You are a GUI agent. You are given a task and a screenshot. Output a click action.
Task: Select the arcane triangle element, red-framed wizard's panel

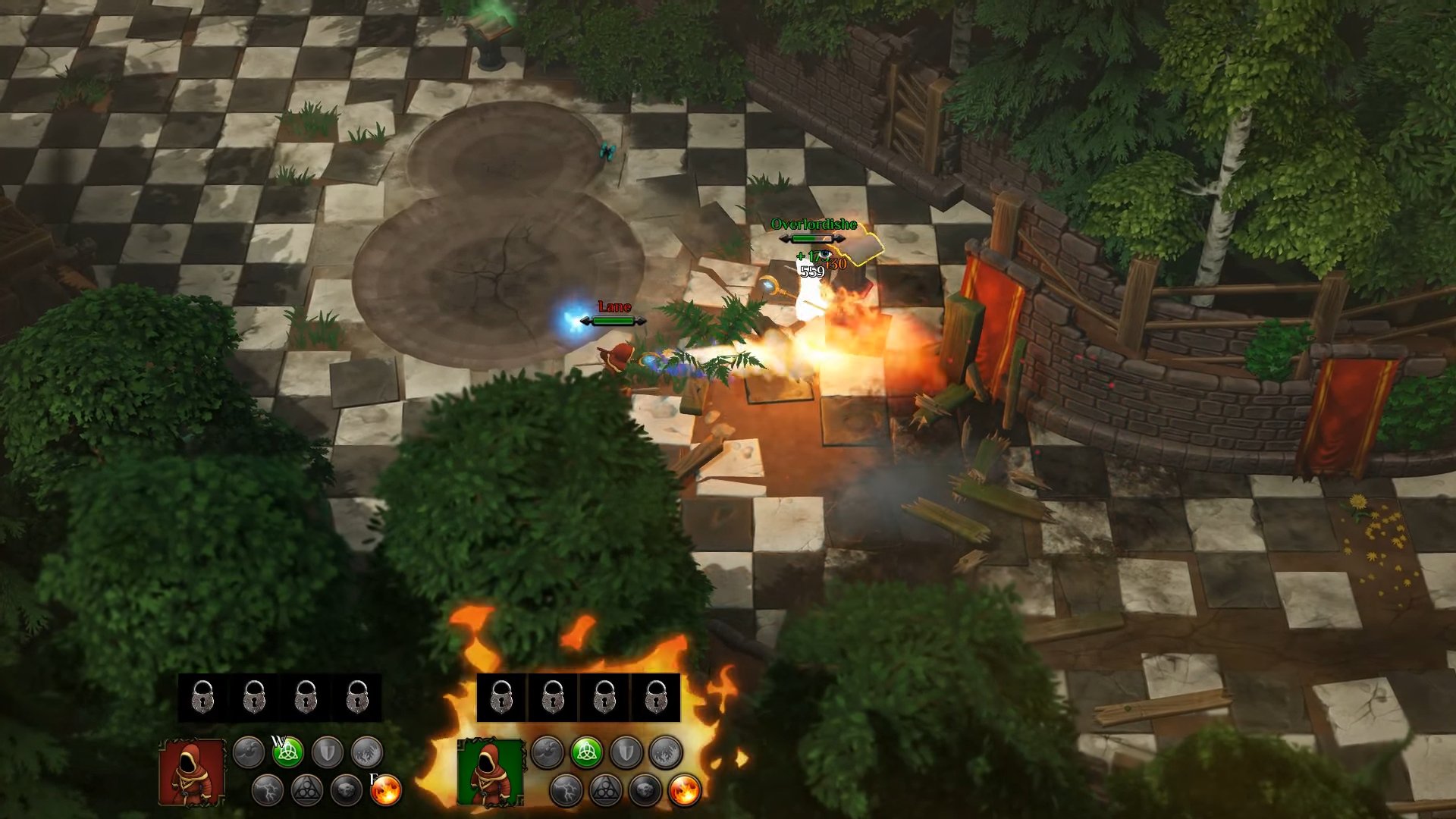coord(307,790)
